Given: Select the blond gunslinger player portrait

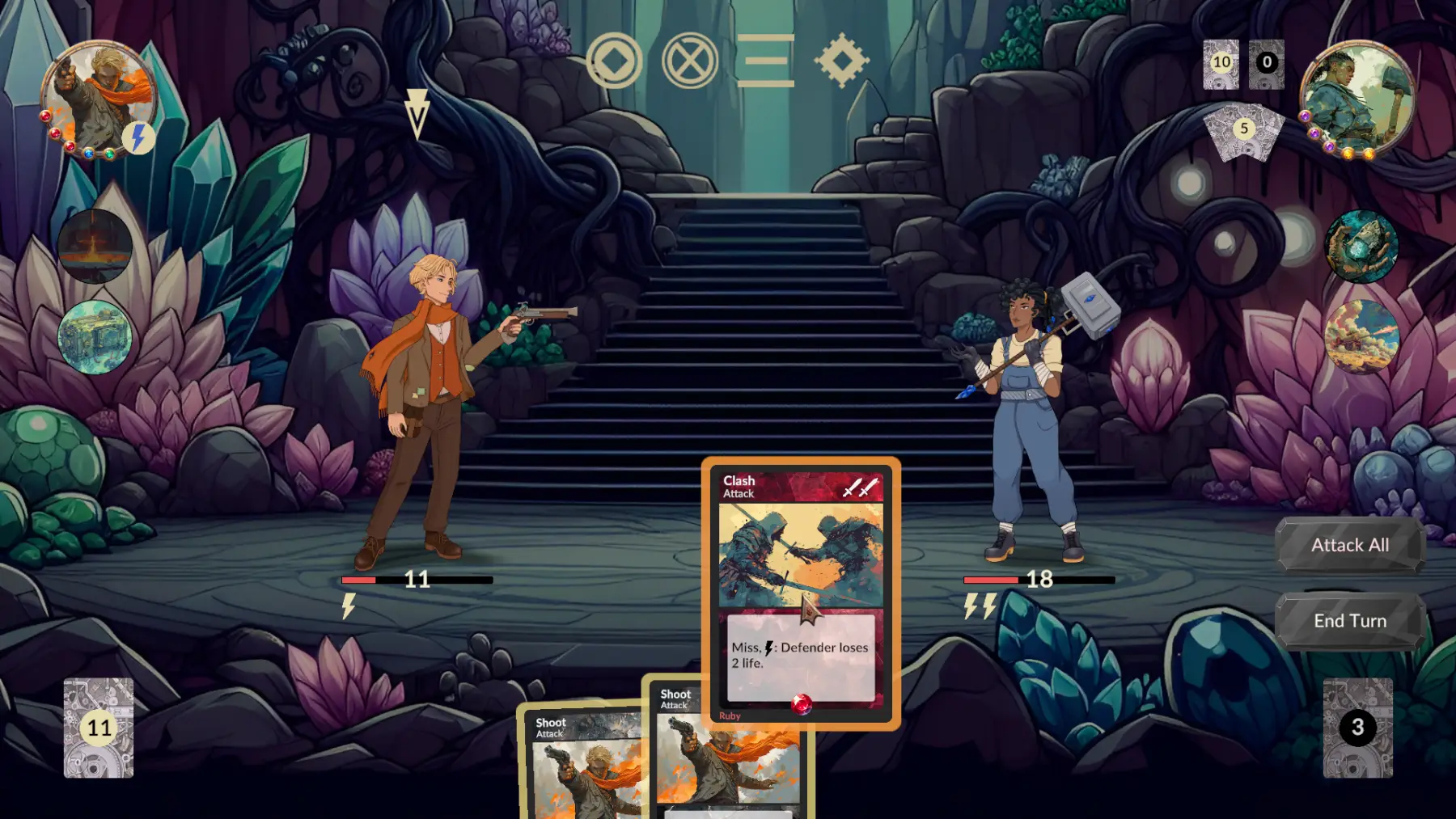Looking at the screenshot, I should [99, 99].
